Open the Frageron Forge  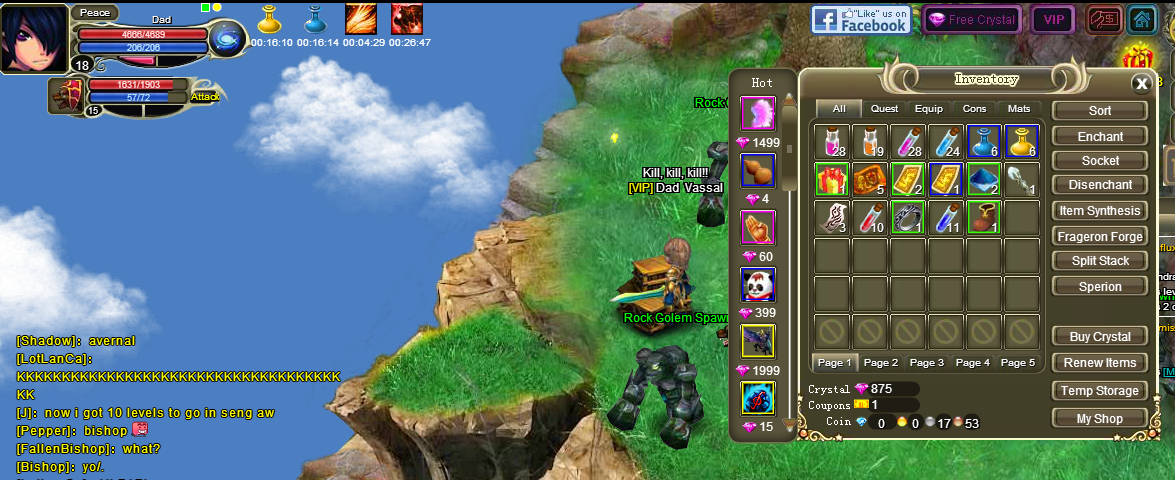pos(1099,237)
